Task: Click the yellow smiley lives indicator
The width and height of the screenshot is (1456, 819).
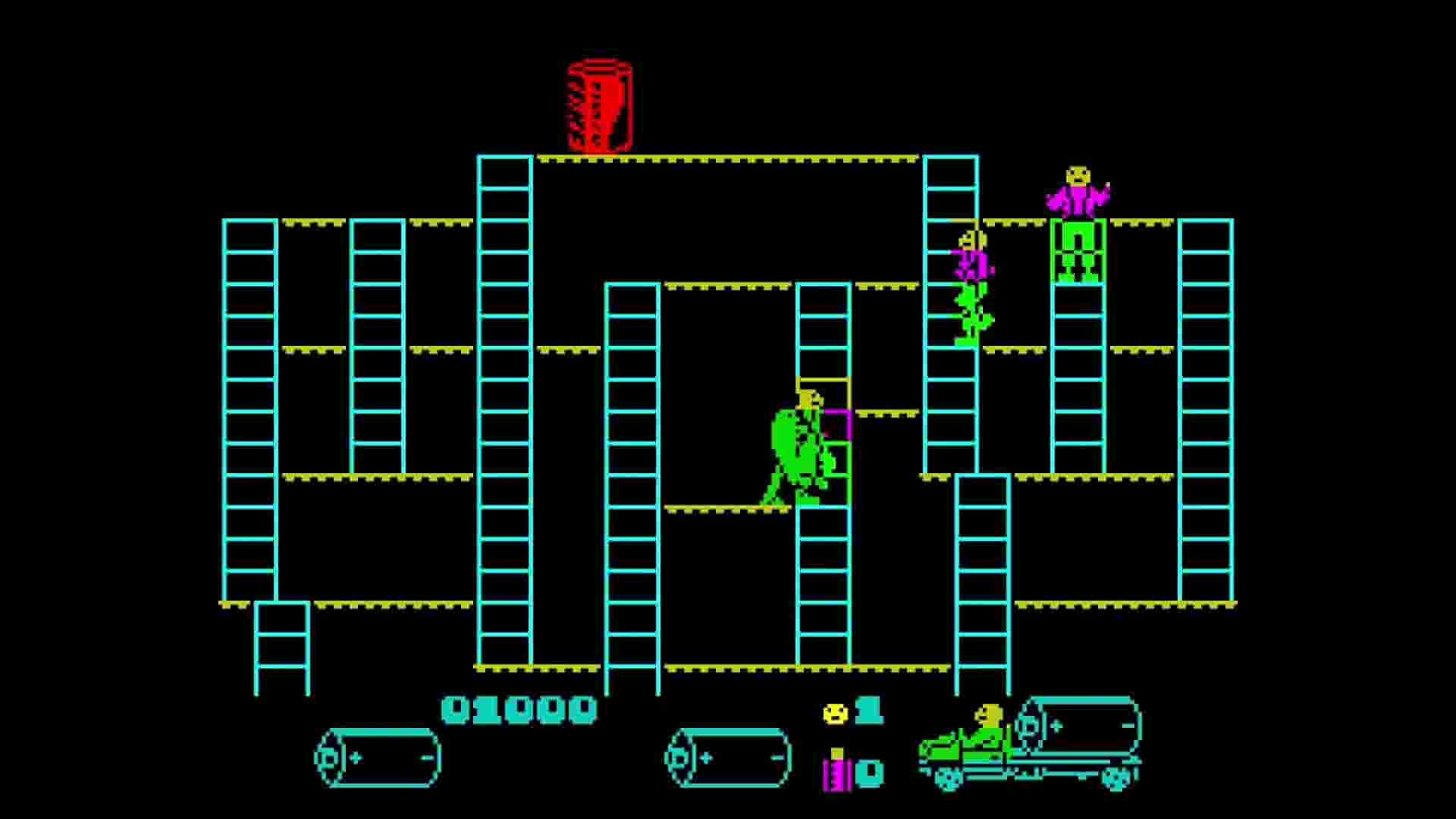Action: click(834, 714)
